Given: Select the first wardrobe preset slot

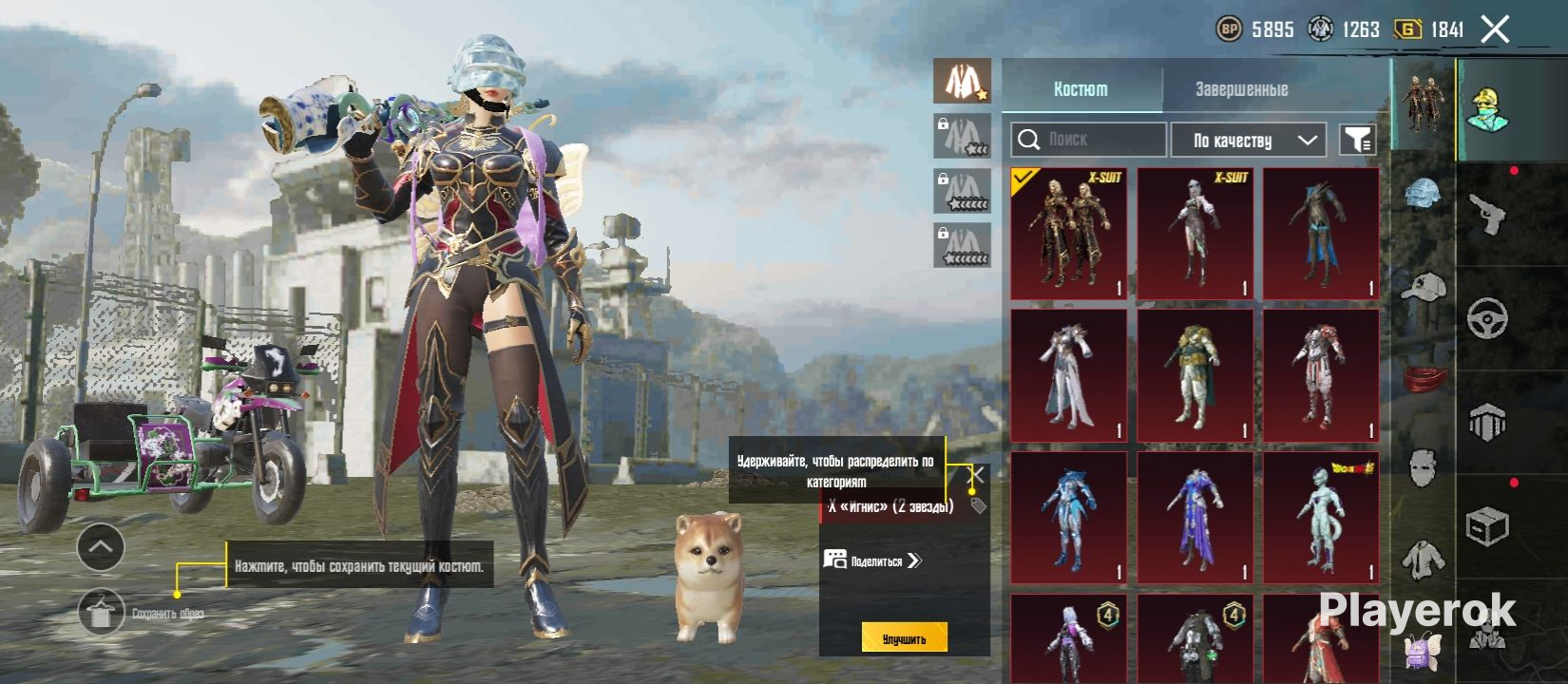Looking at the screenshot, I should click(x=962, y=81).
